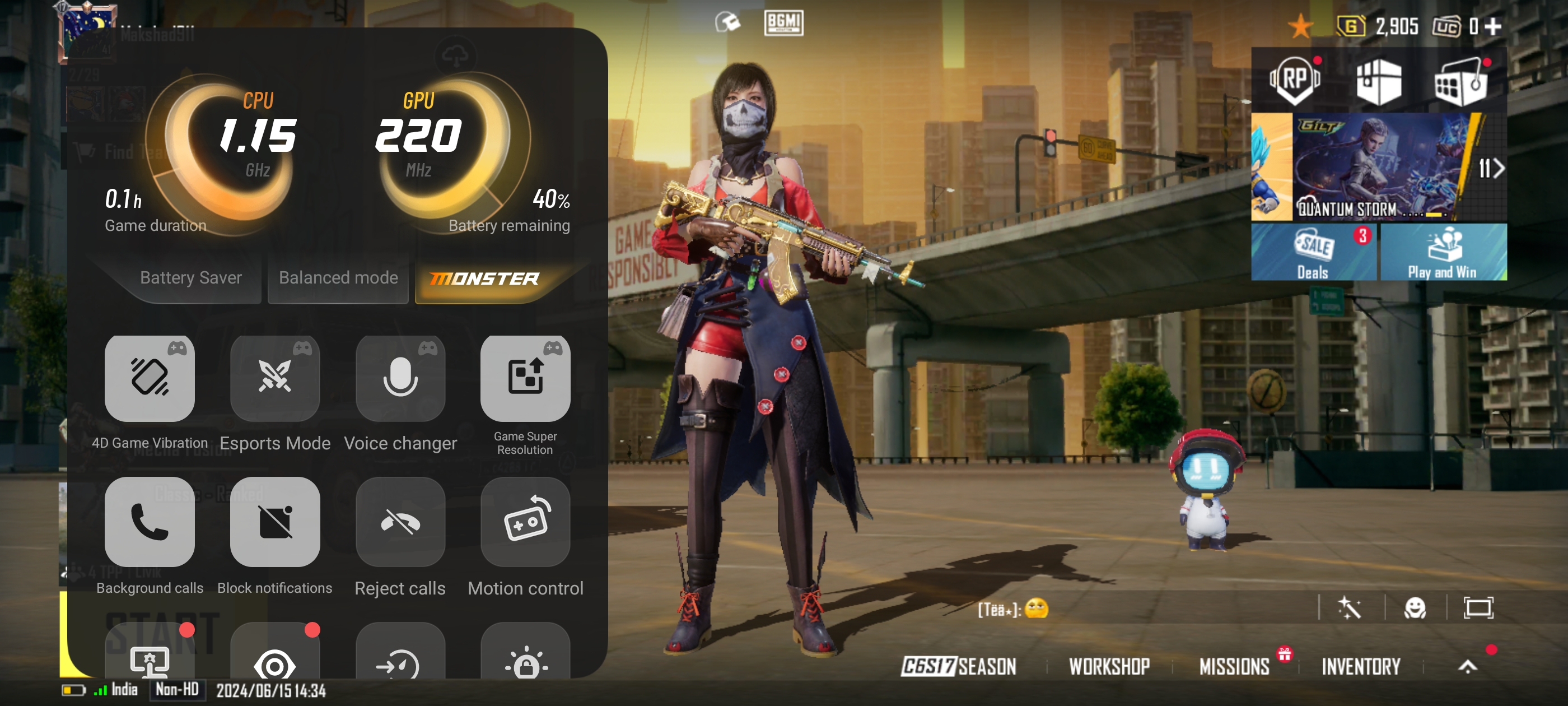Open the Inventory

[x=1360, y=666]
